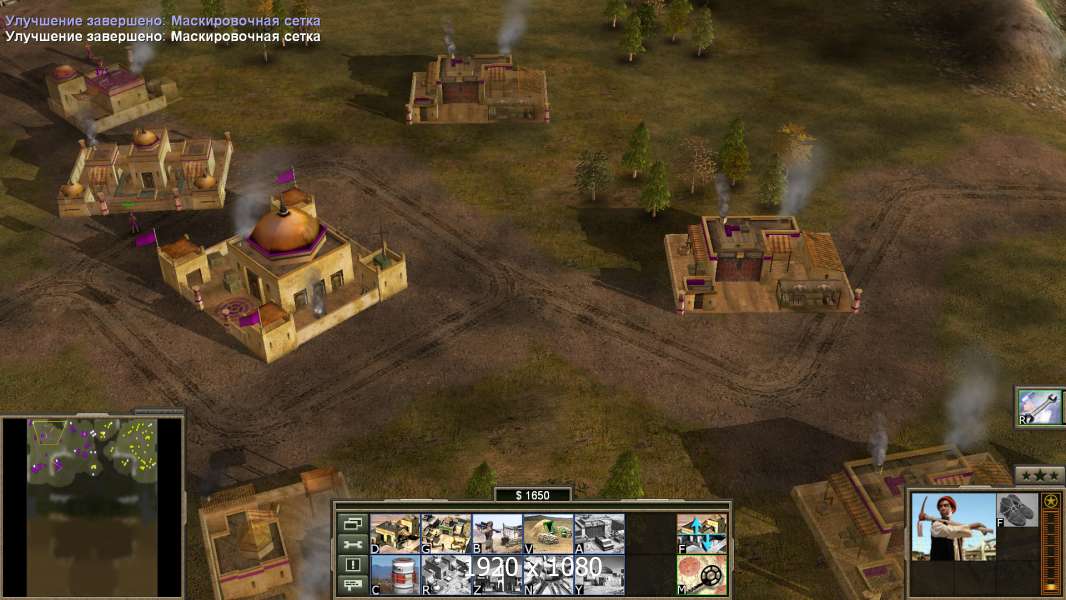Screen dimensions: 1066x600
Task: Click the worker's boots upgrade icon
Action: pyautogui.click(x=1018, y=510)
